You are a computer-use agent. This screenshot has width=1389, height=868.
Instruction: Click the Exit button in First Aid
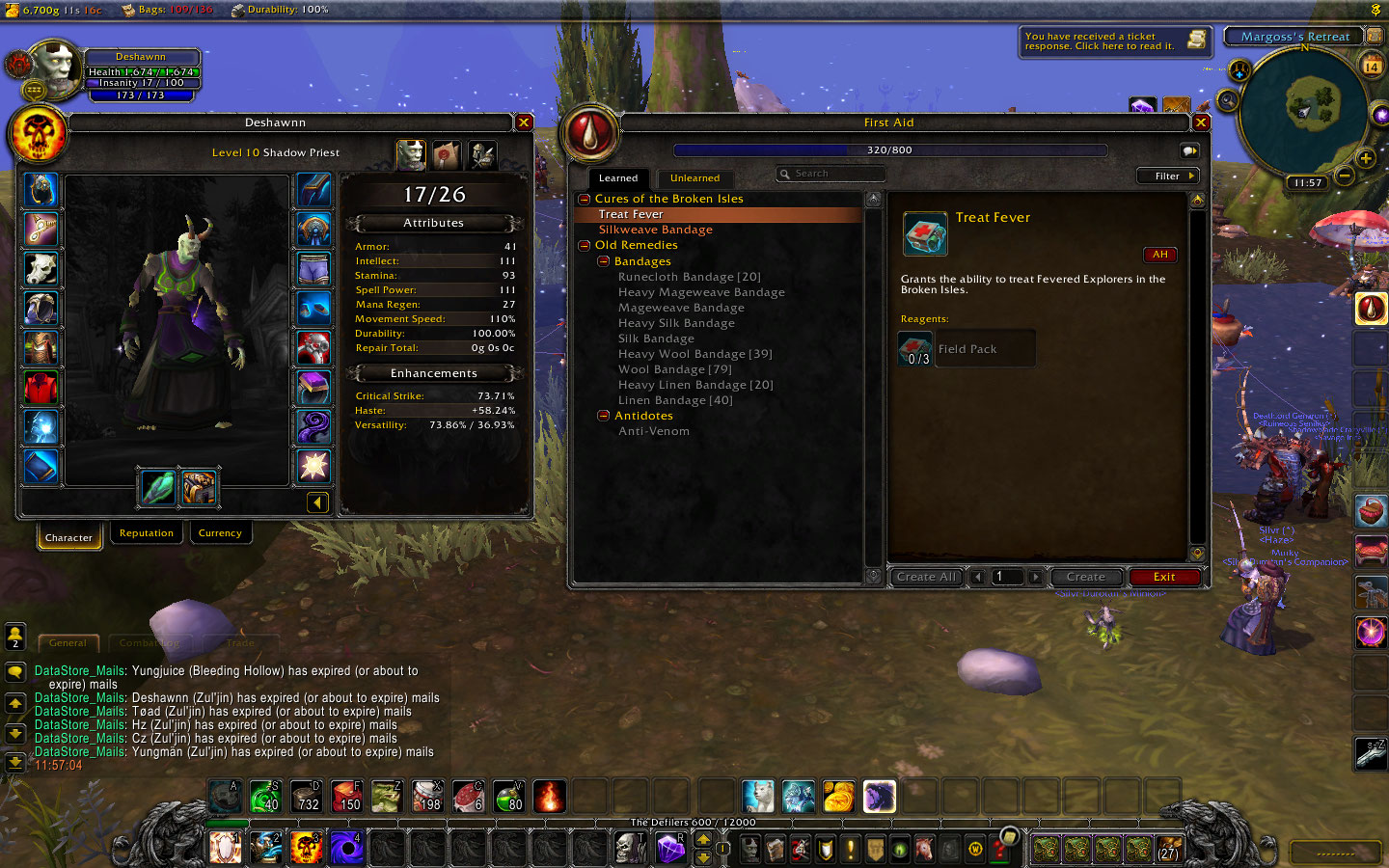click(1163, 577)
